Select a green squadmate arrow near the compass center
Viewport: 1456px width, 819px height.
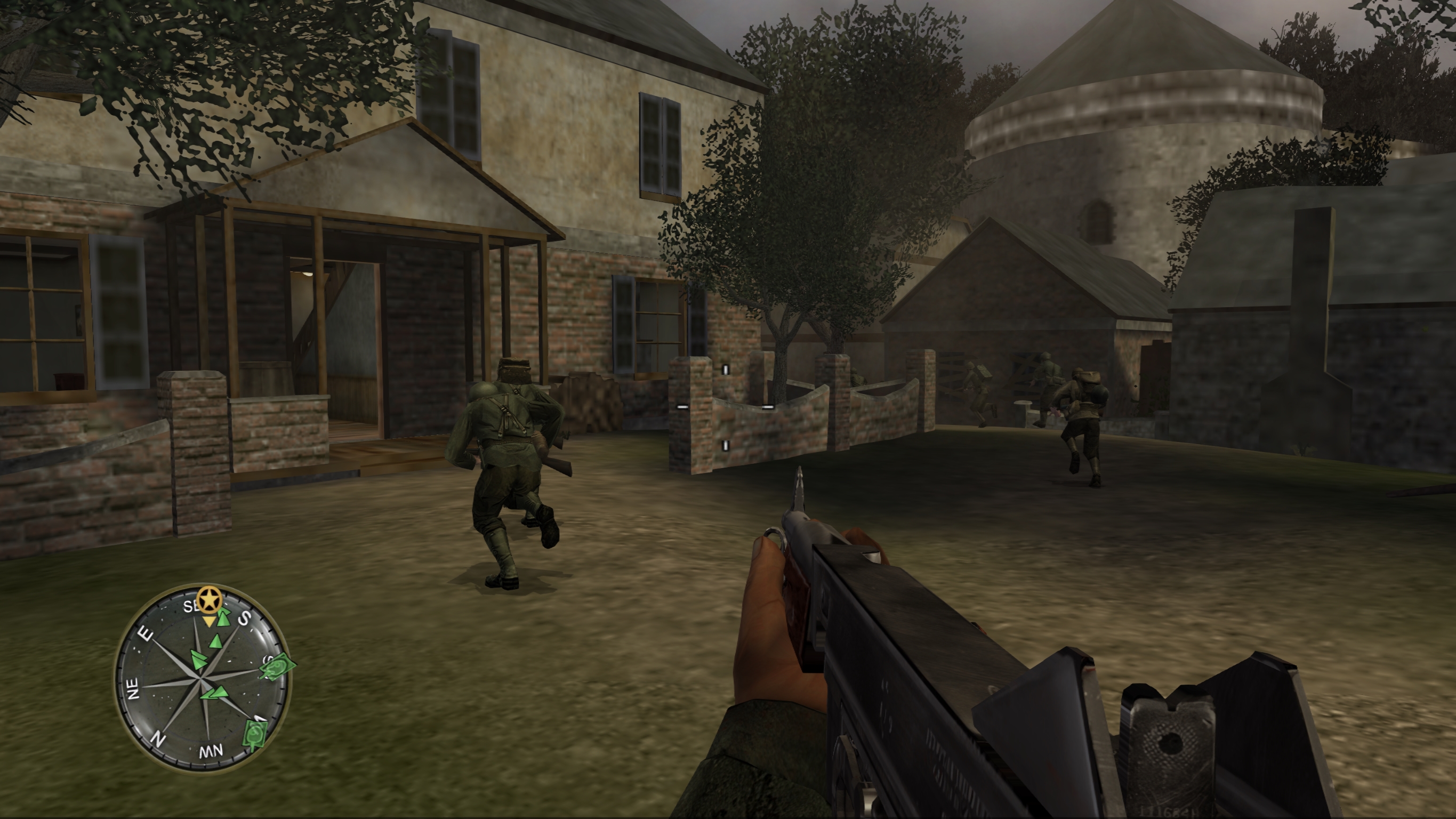199,660
